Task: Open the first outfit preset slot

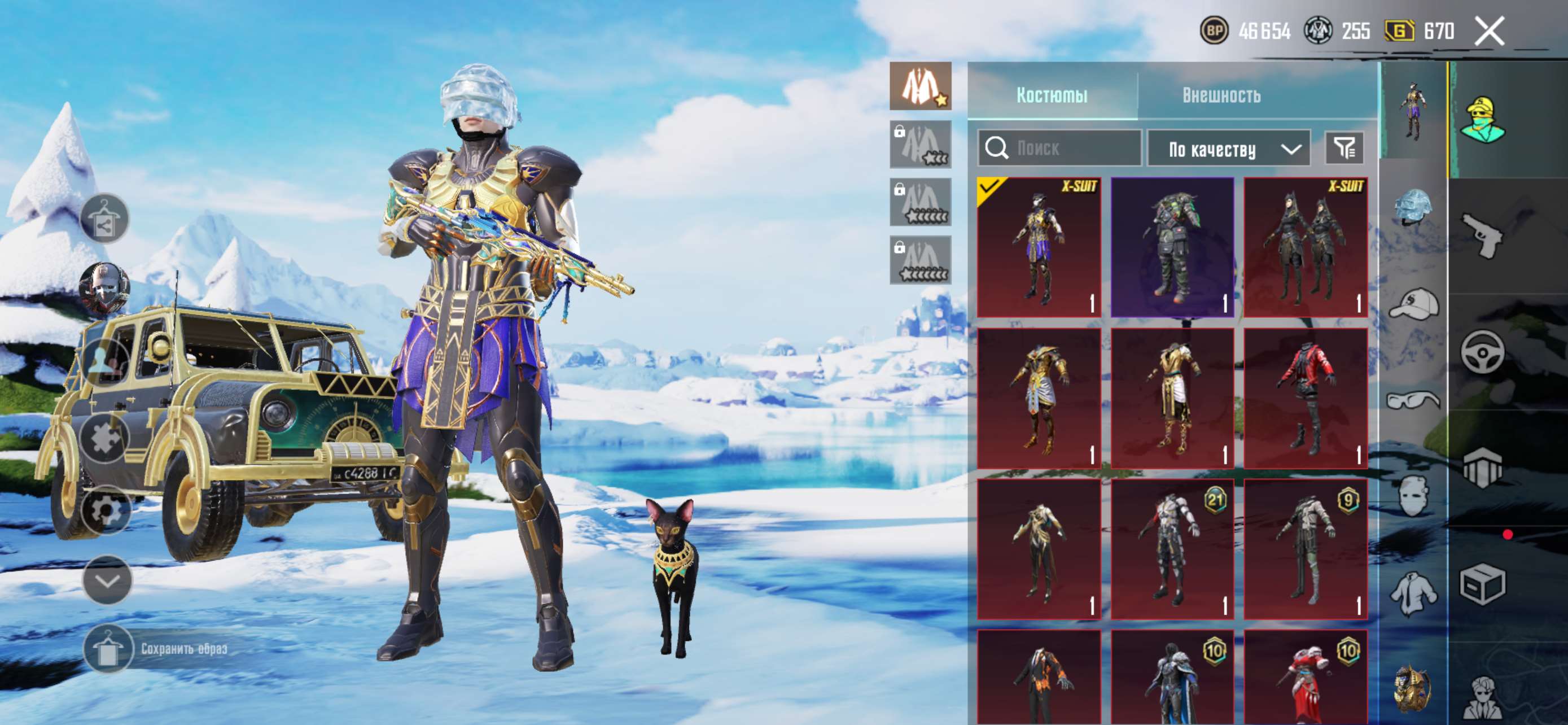Action: [921, 86]
